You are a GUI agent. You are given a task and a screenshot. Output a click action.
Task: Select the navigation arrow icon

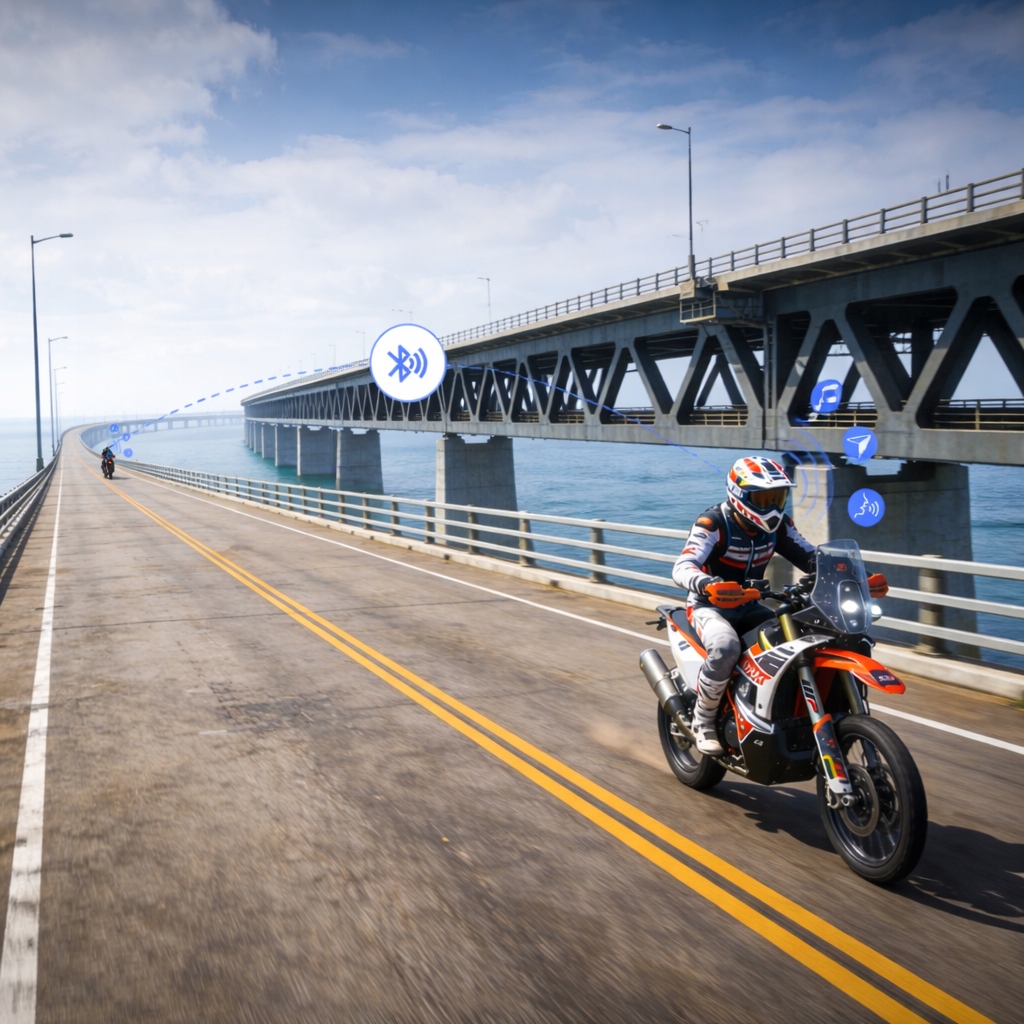[x=859, y=444]
